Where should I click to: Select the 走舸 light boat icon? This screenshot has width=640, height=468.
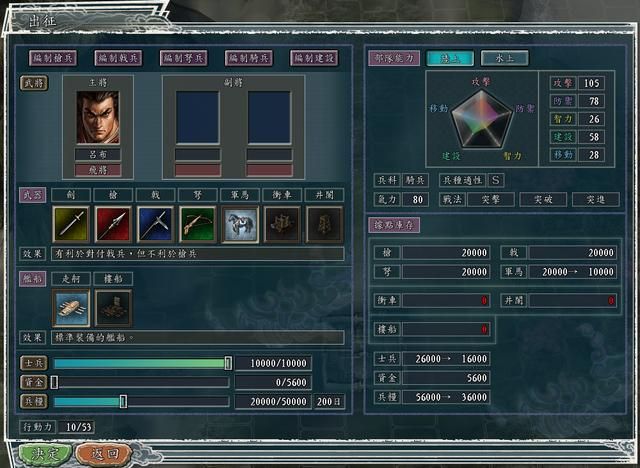tap(70, 308)
